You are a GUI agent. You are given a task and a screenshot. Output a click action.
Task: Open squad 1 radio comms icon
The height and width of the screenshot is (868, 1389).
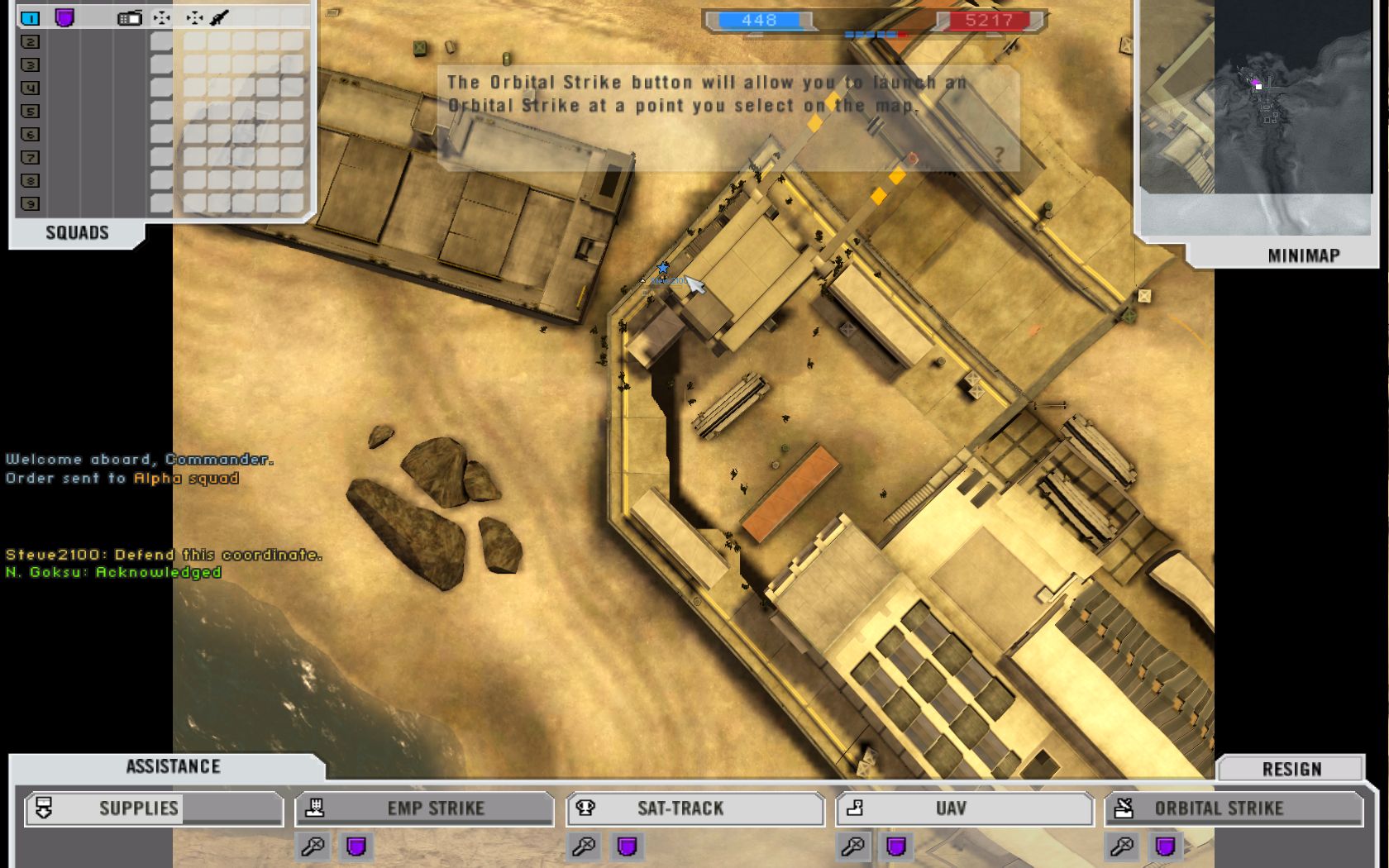pyautogui.click(x=130, y=17)
